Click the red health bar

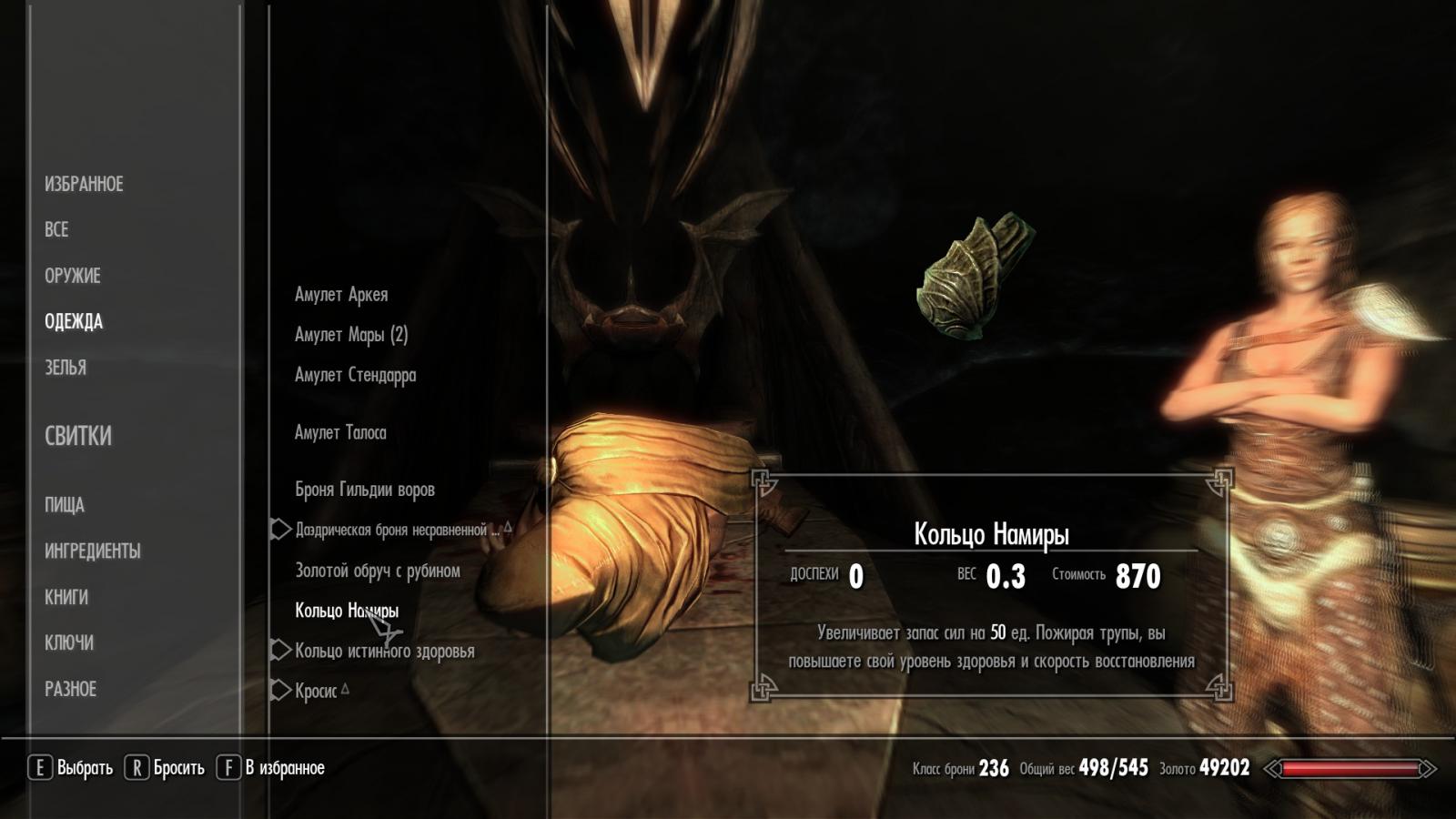1351,769
